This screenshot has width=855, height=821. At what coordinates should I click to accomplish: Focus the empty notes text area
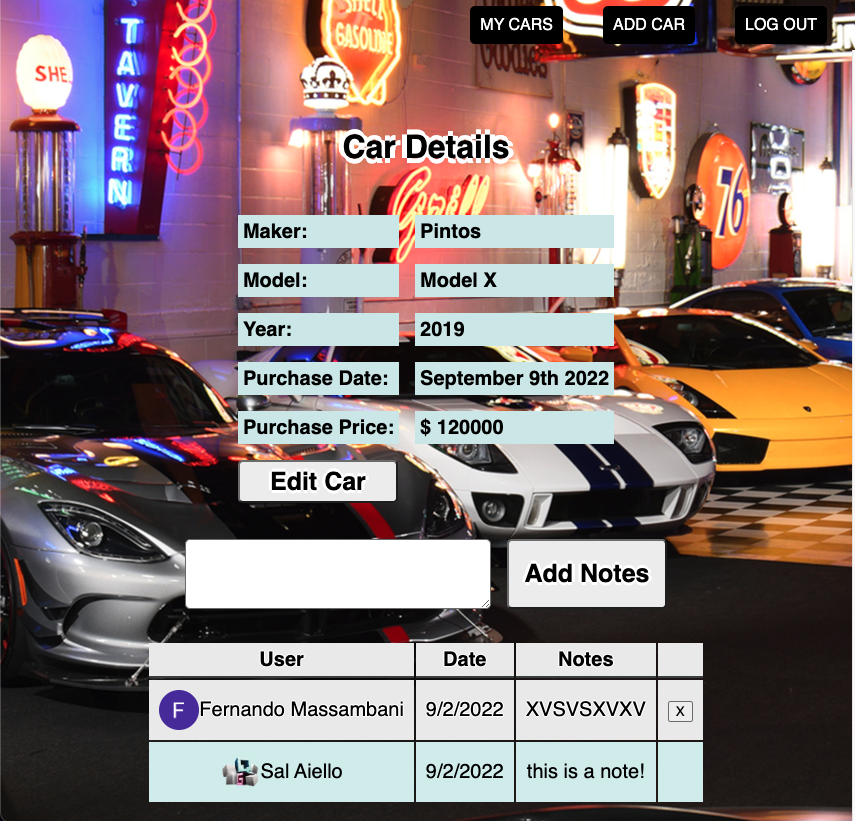[x=338, y=574]
